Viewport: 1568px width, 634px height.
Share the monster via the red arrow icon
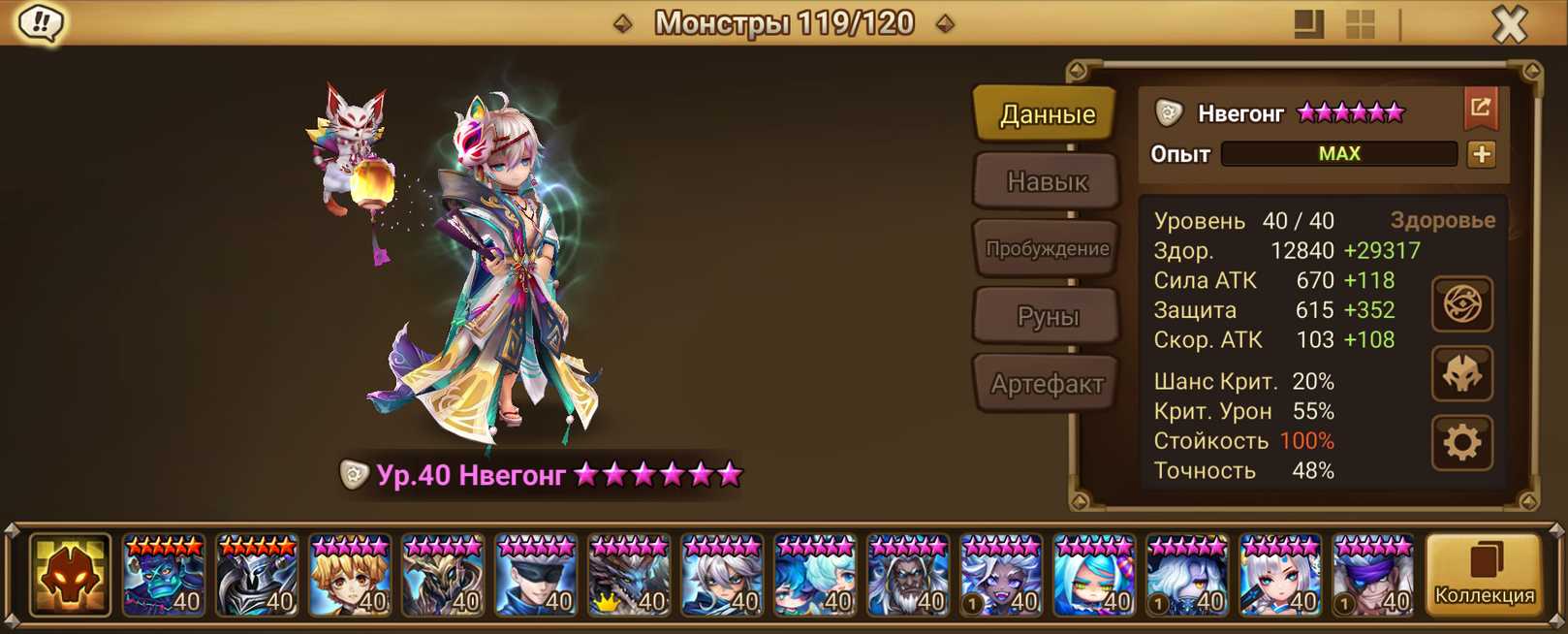tap(1480, 108)
